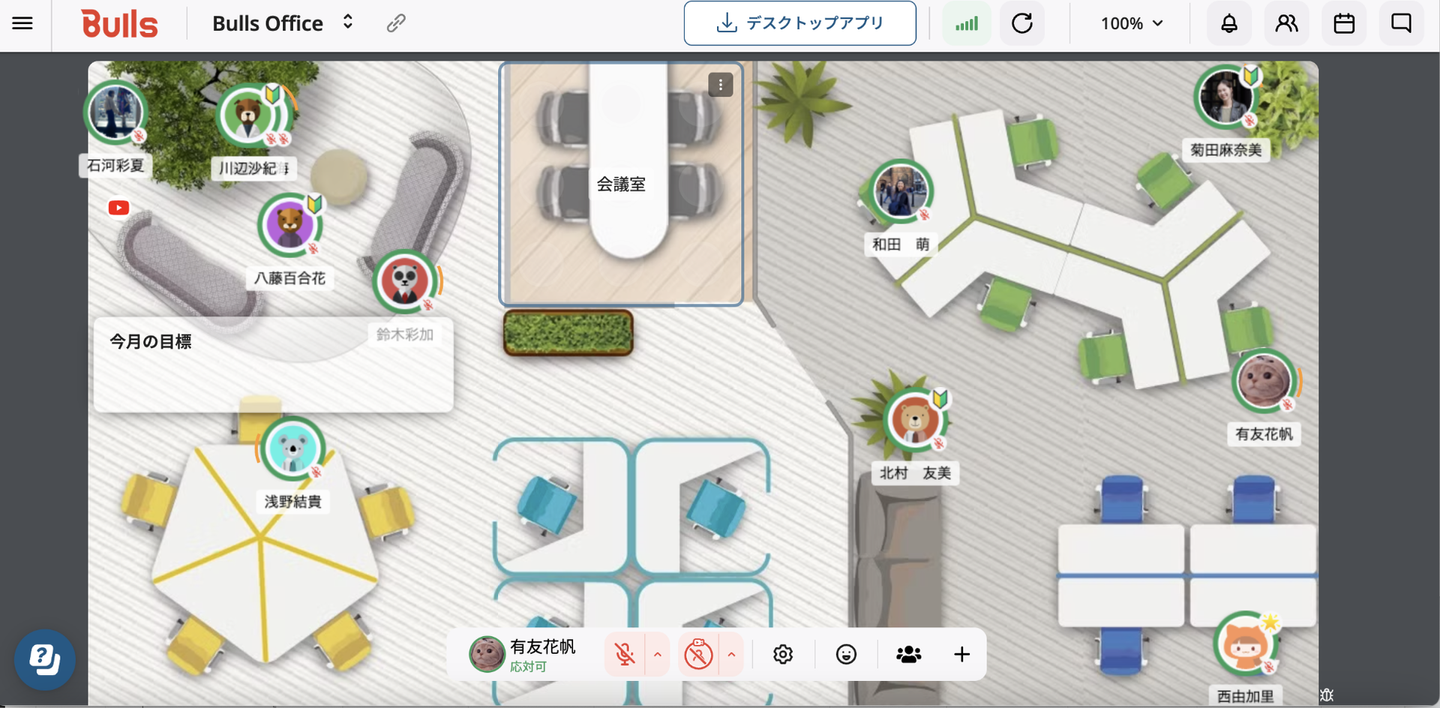The image size is (1440, 708).
Task: Open the gear settings in bottom toolbar
Action: (x=783, y=655)
